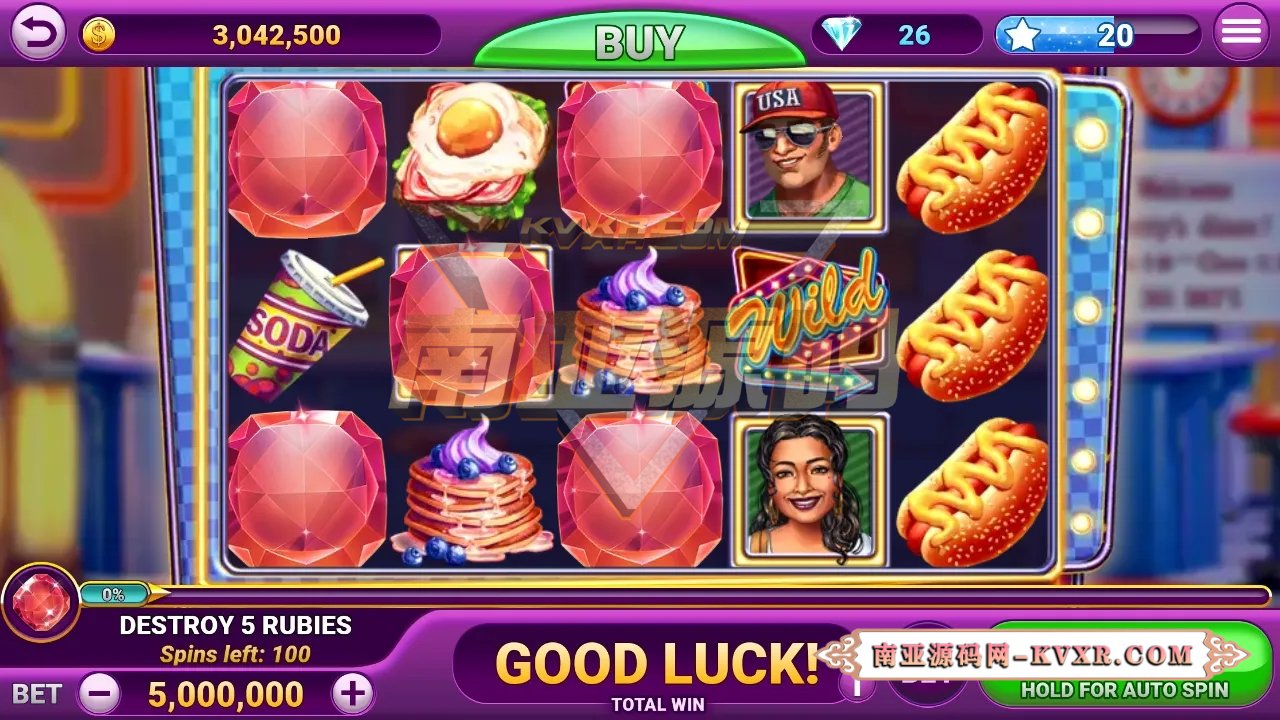The height and width of the screenshot is (720, 1280).
Task: Activate HOLD FOR AUTO SPIN
Action: (1123, 689)
